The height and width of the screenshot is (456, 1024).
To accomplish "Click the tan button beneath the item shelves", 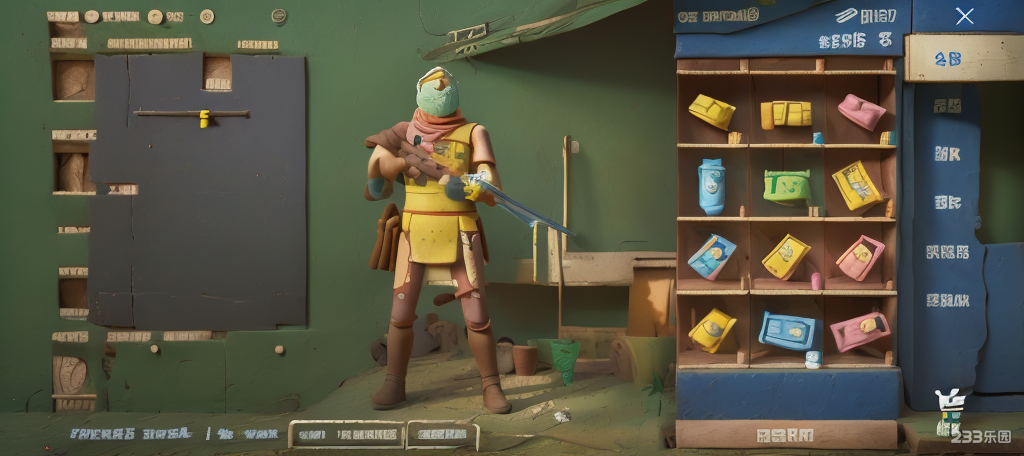I will tap(786, 434).
